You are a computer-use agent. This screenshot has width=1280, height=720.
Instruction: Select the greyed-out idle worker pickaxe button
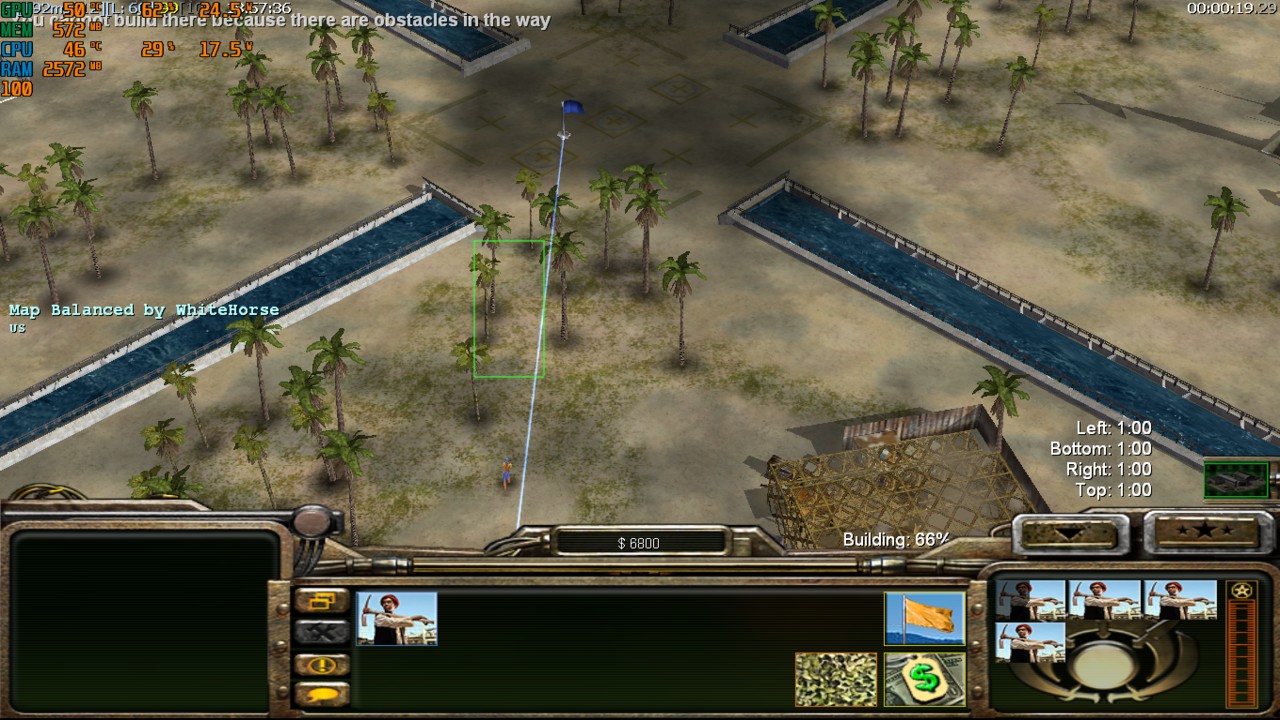pos(321,632)
